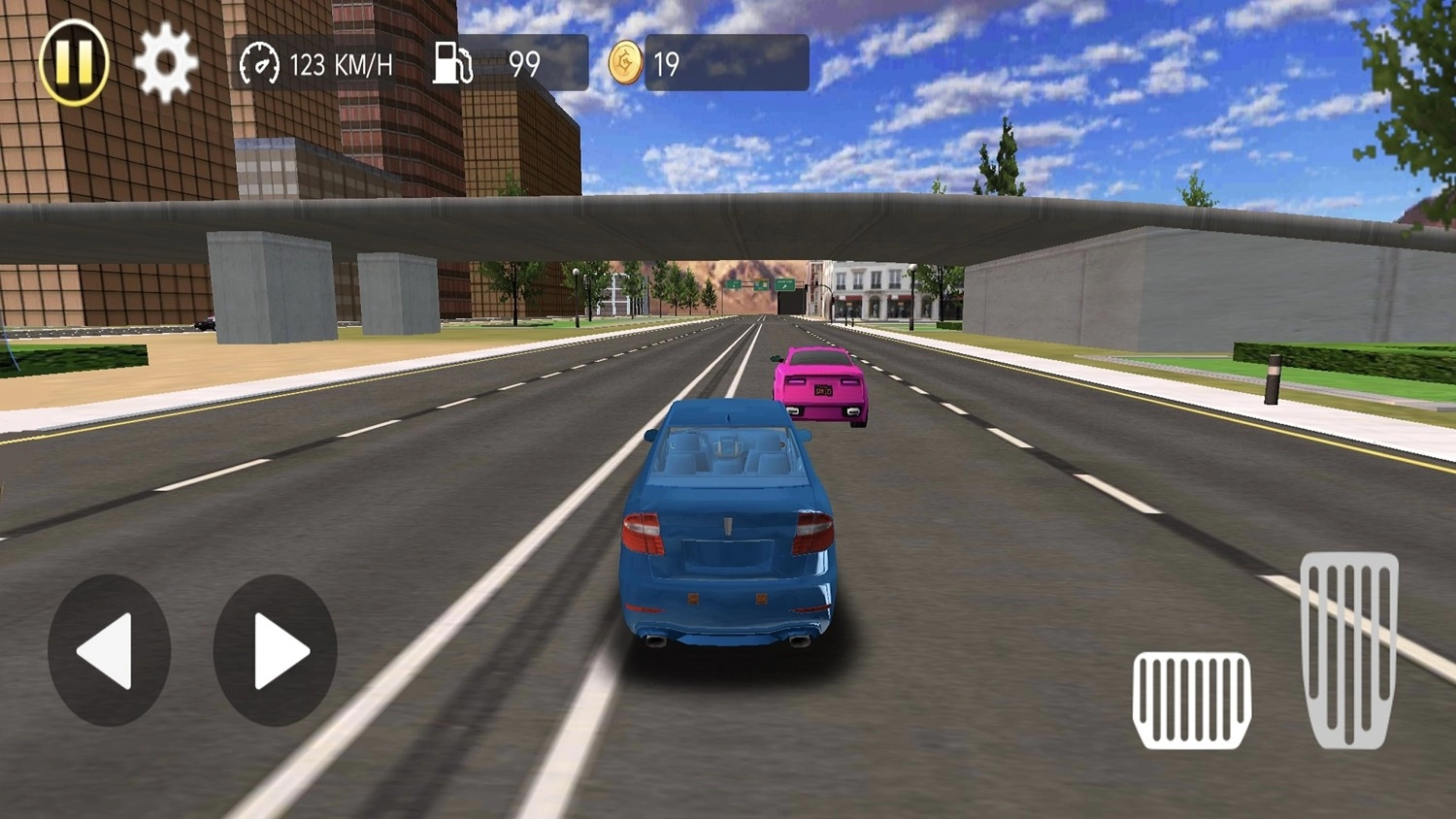Steer left with the left arrow button
1456x819 pixels.
coord(109,650)
